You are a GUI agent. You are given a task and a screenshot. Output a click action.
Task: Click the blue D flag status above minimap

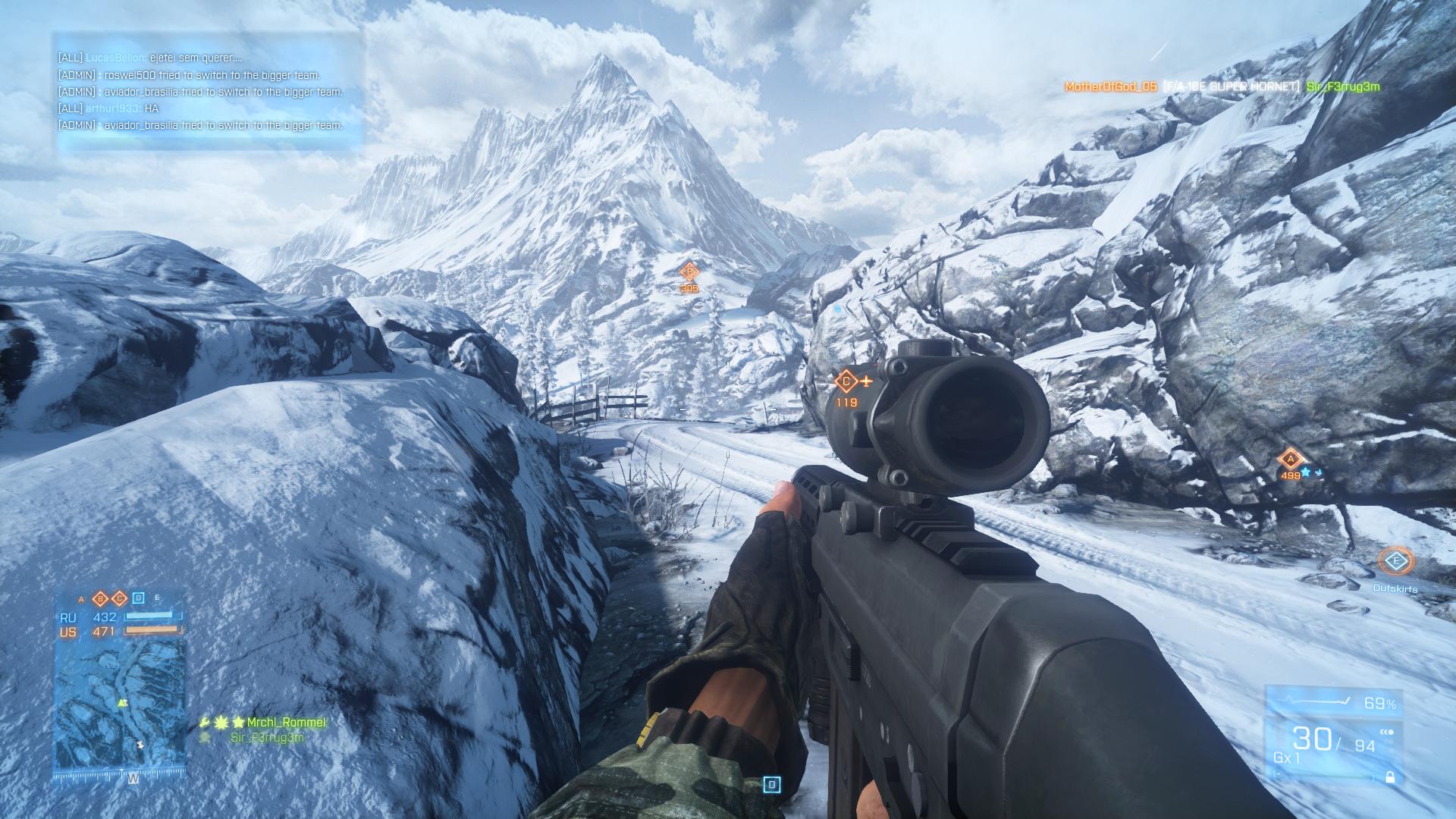(138, 598)
